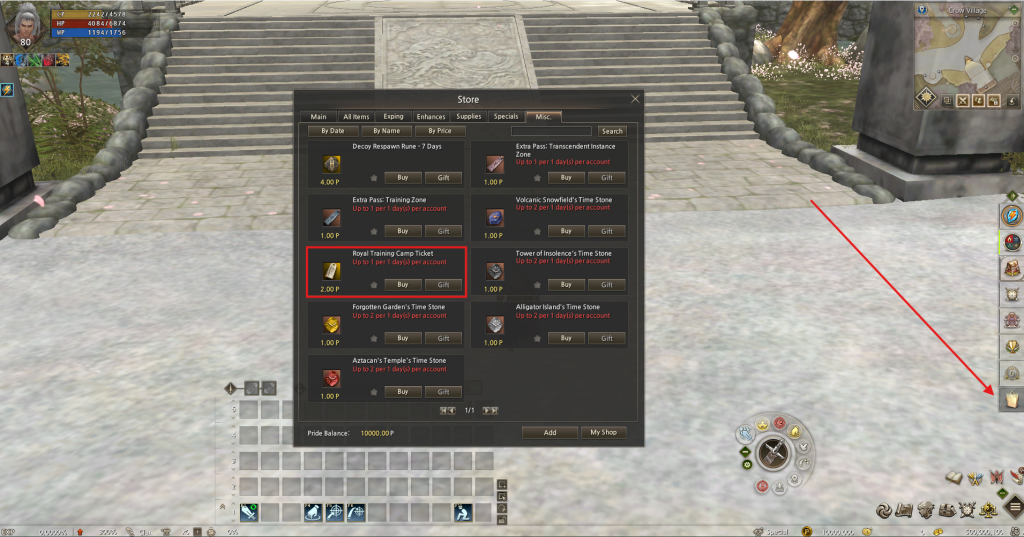Gift Alligator Island's Time Stone
This screenshot has width=1024, height=537.
pyautogui.click(x=607, y=338)
